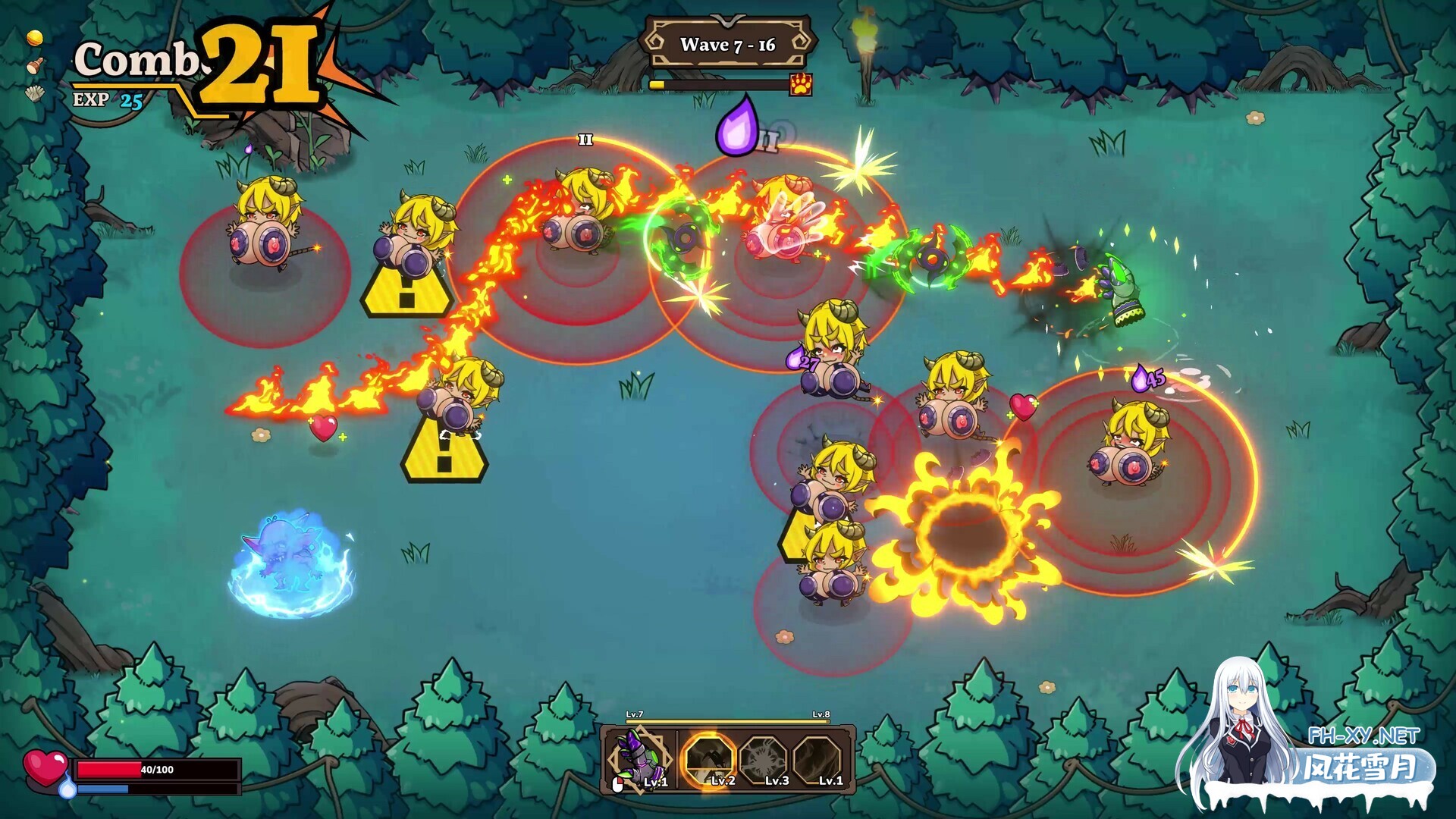Click the paw print boss marker
Viewport: 1456px width, 819px height.
tap(801, 84)
